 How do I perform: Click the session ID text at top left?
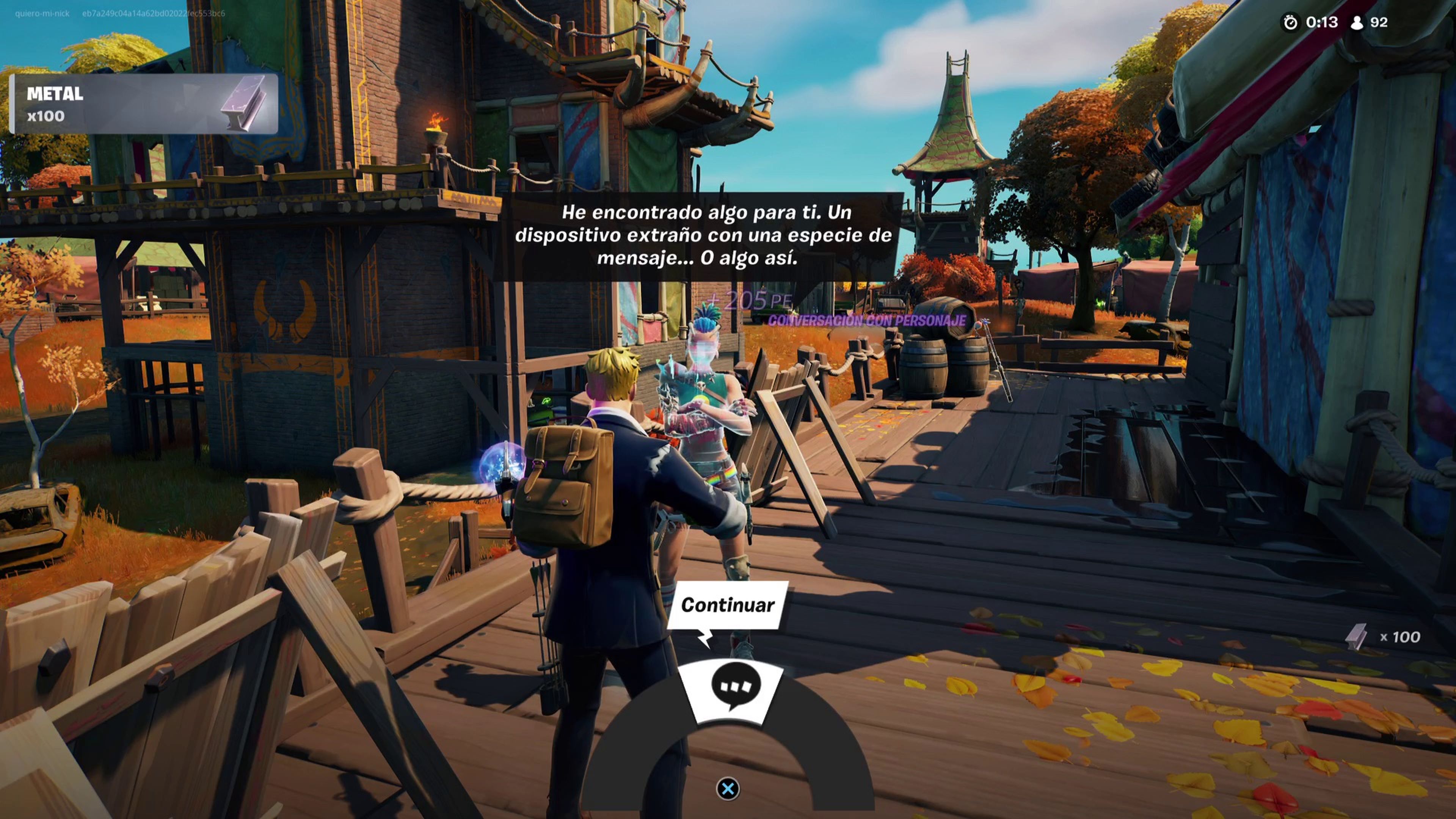pyautogui.click(x=147, y=14)
